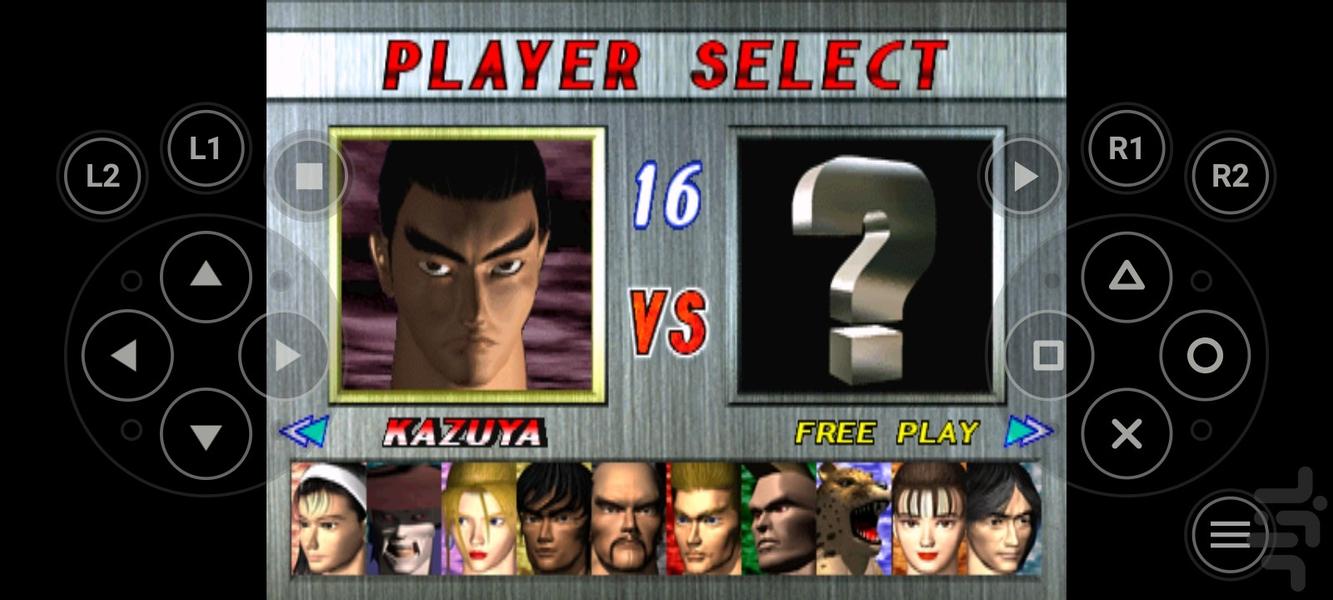Choose the masked Yoshimitsu portrait

coord(404,519)
